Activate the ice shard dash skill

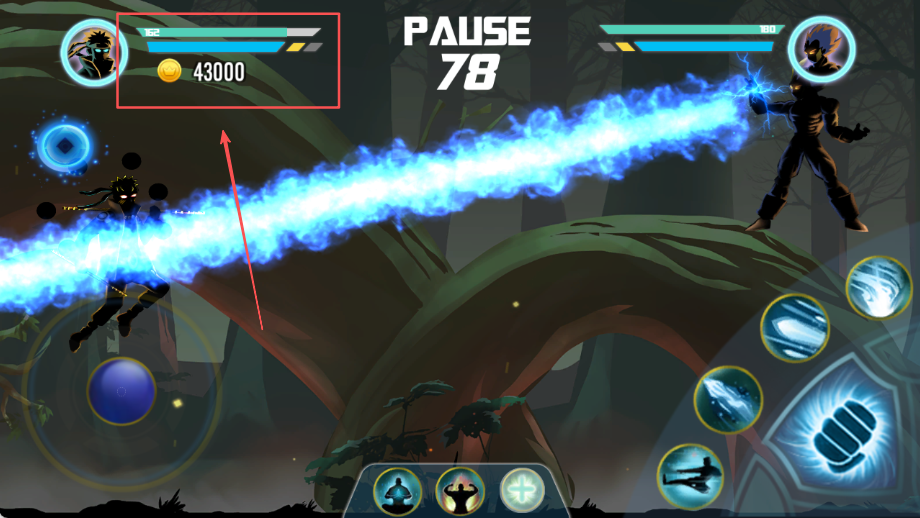point(728,399)
